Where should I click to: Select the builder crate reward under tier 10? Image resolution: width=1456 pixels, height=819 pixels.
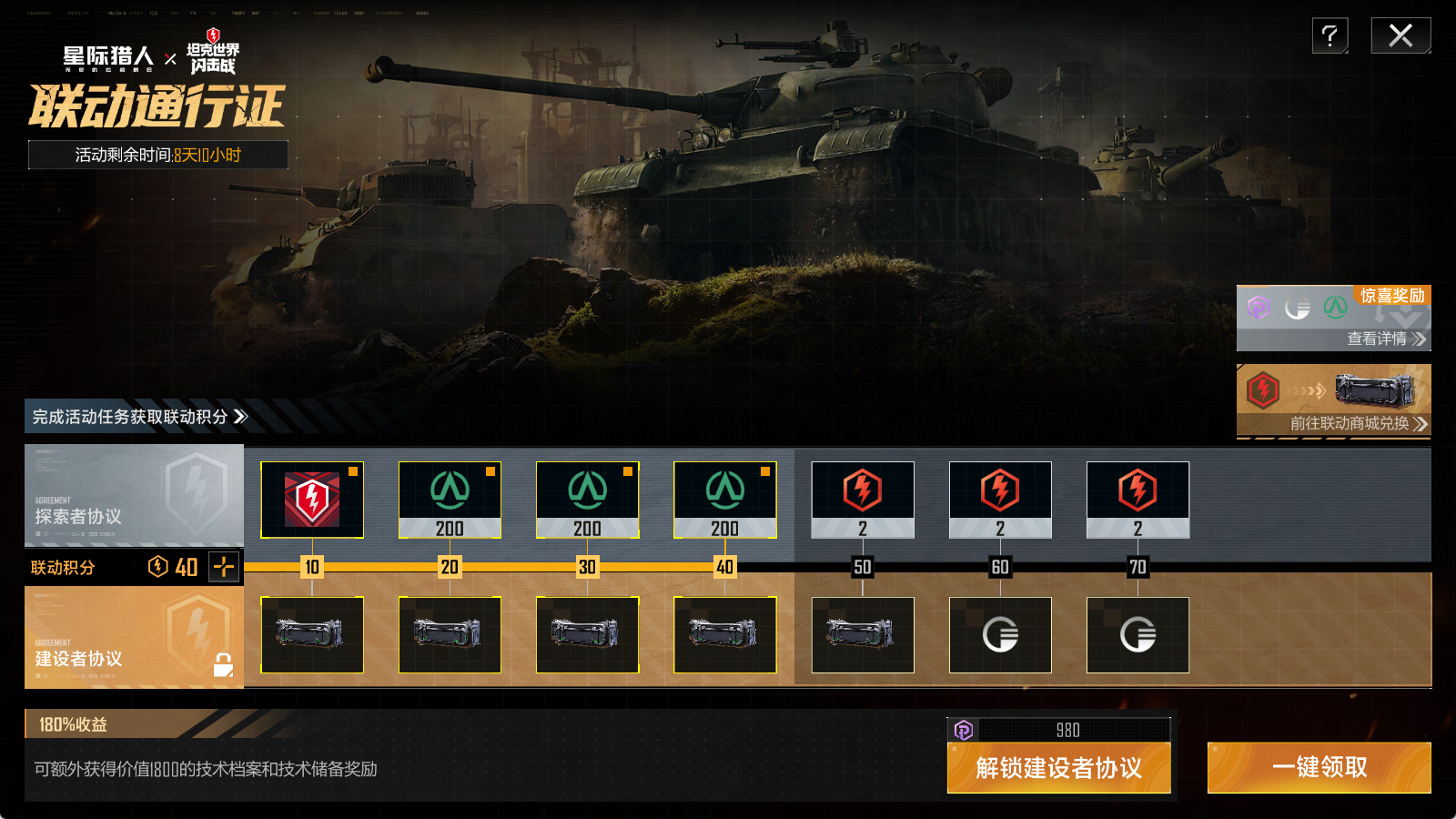tap(312, 634)
